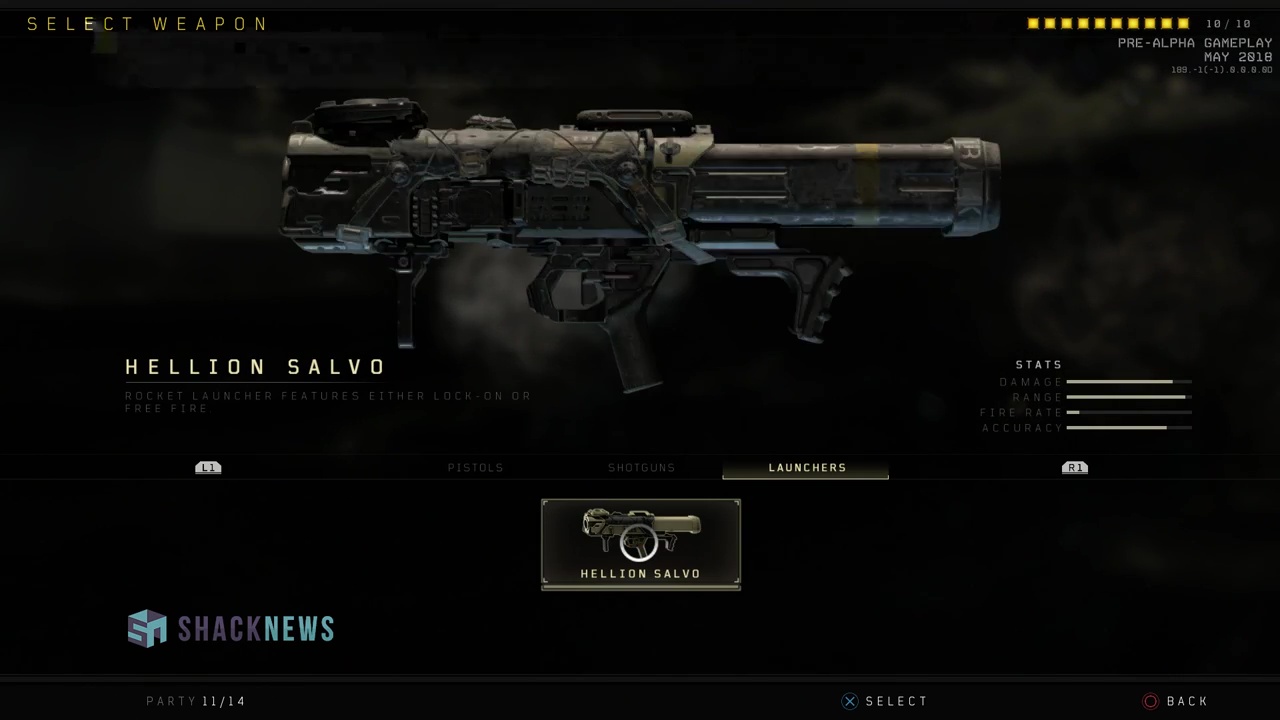Switch to the Shotguns tab

click(641, 467)
